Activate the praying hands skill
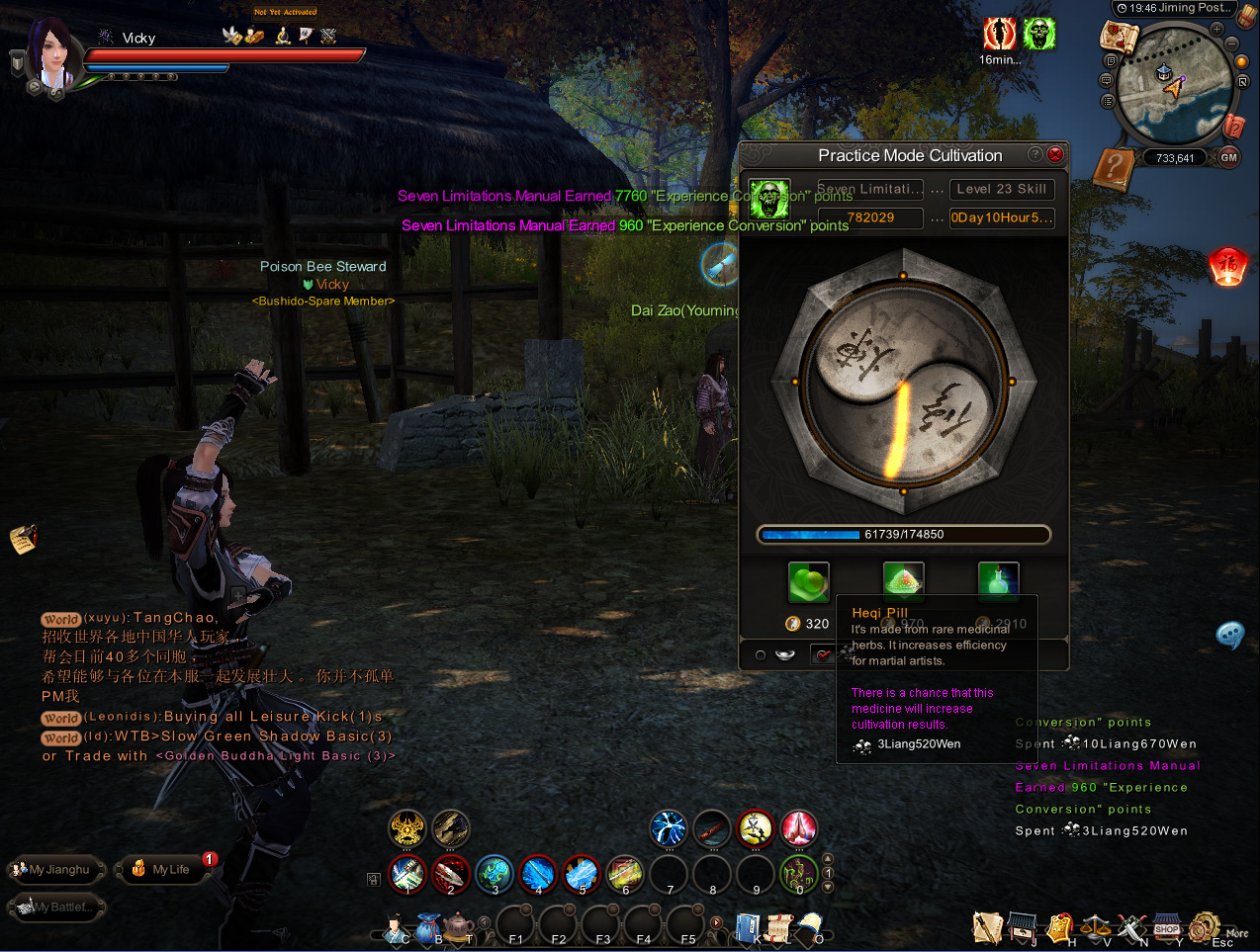 pos(798,828)
